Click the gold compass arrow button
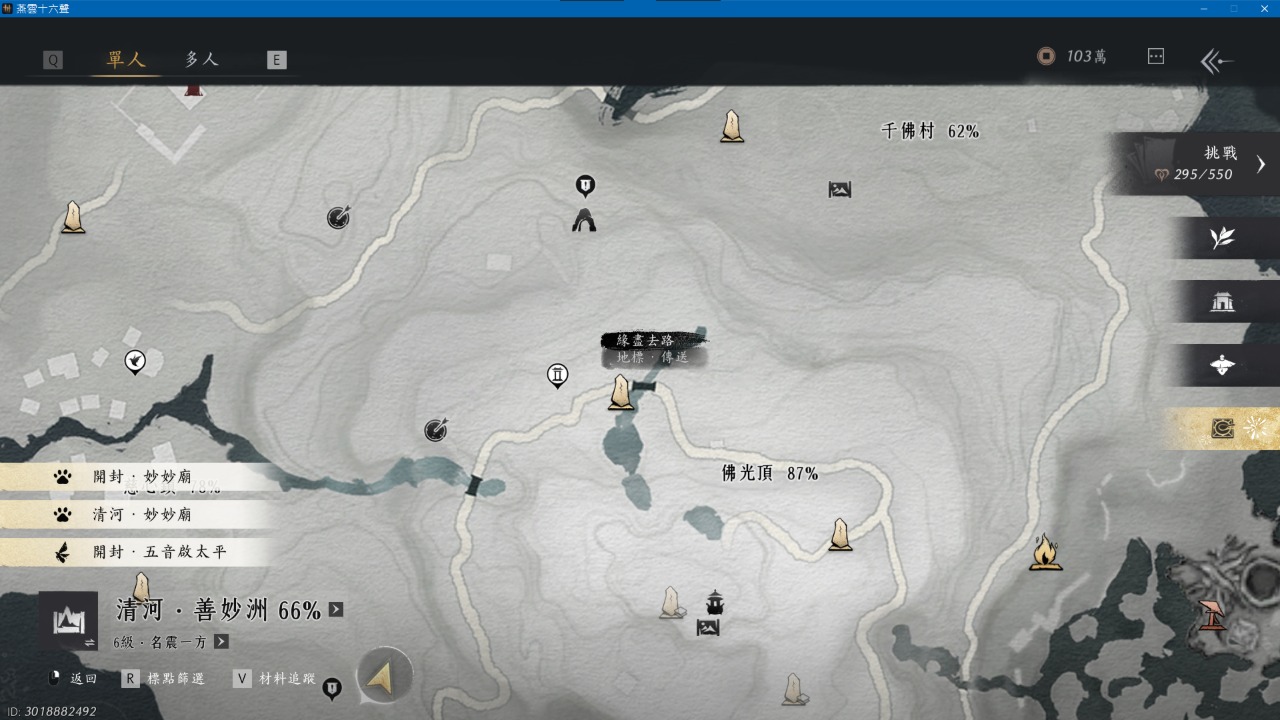This screenshot has width=1280, height=720. click(384, 676)
